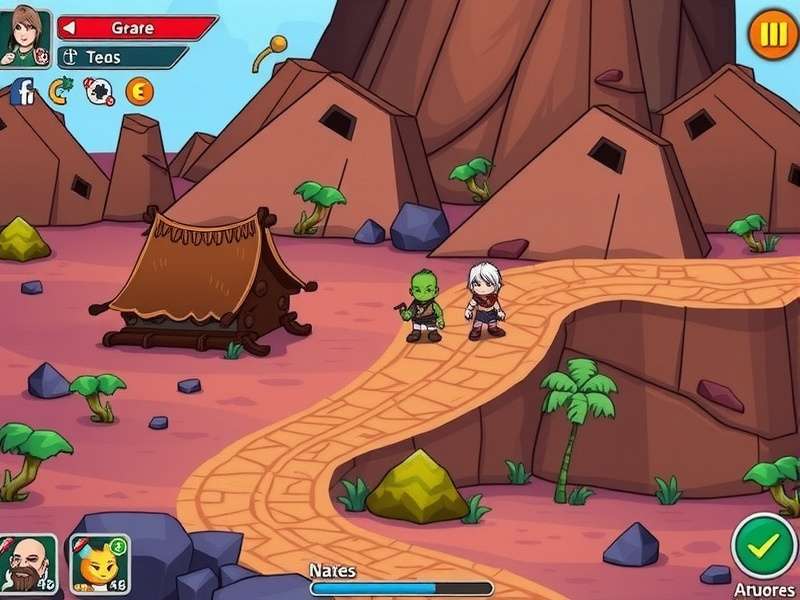800x600 pixels.
Task: Confirm with the green checkmark button
Action: point(765,546)
